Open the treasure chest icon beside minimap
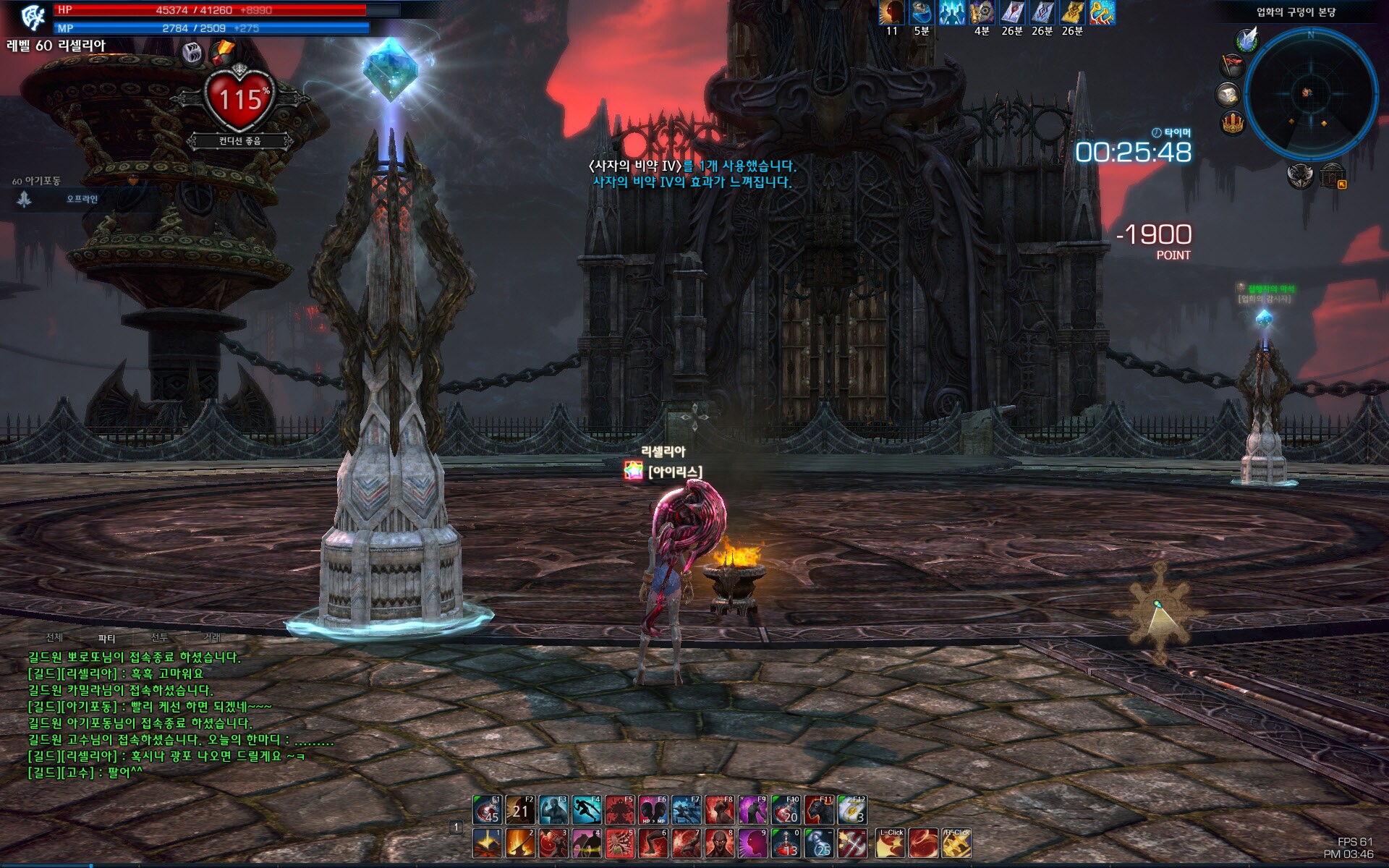Image resolution: width=1389 pixels, height=868 pixels. coord(1228,94)
